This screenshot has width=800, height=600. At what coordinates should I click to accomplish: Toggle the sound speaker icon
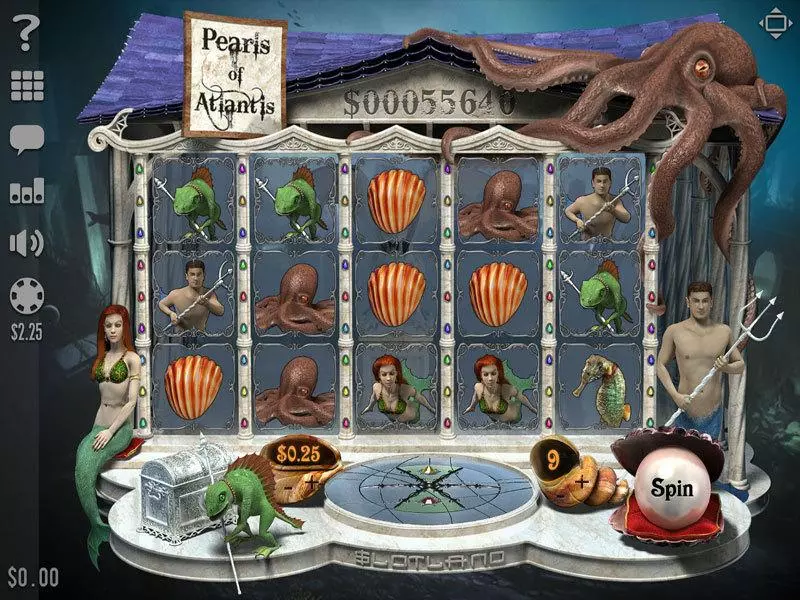point(27,243)
